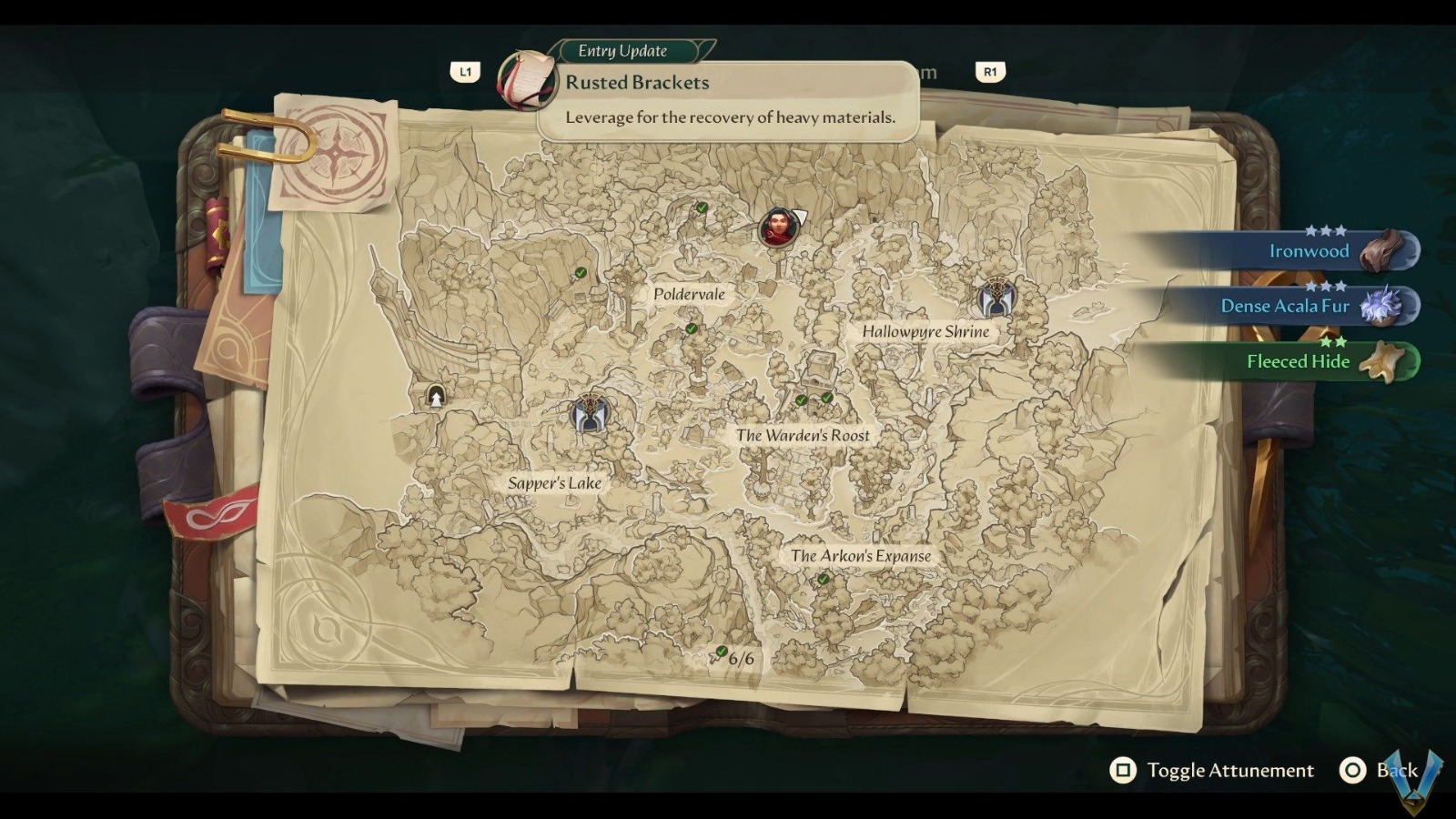Toggle the green checkmark at The Warden's Roost
This screenshot has height=819, width=1456.
point(801,399)
